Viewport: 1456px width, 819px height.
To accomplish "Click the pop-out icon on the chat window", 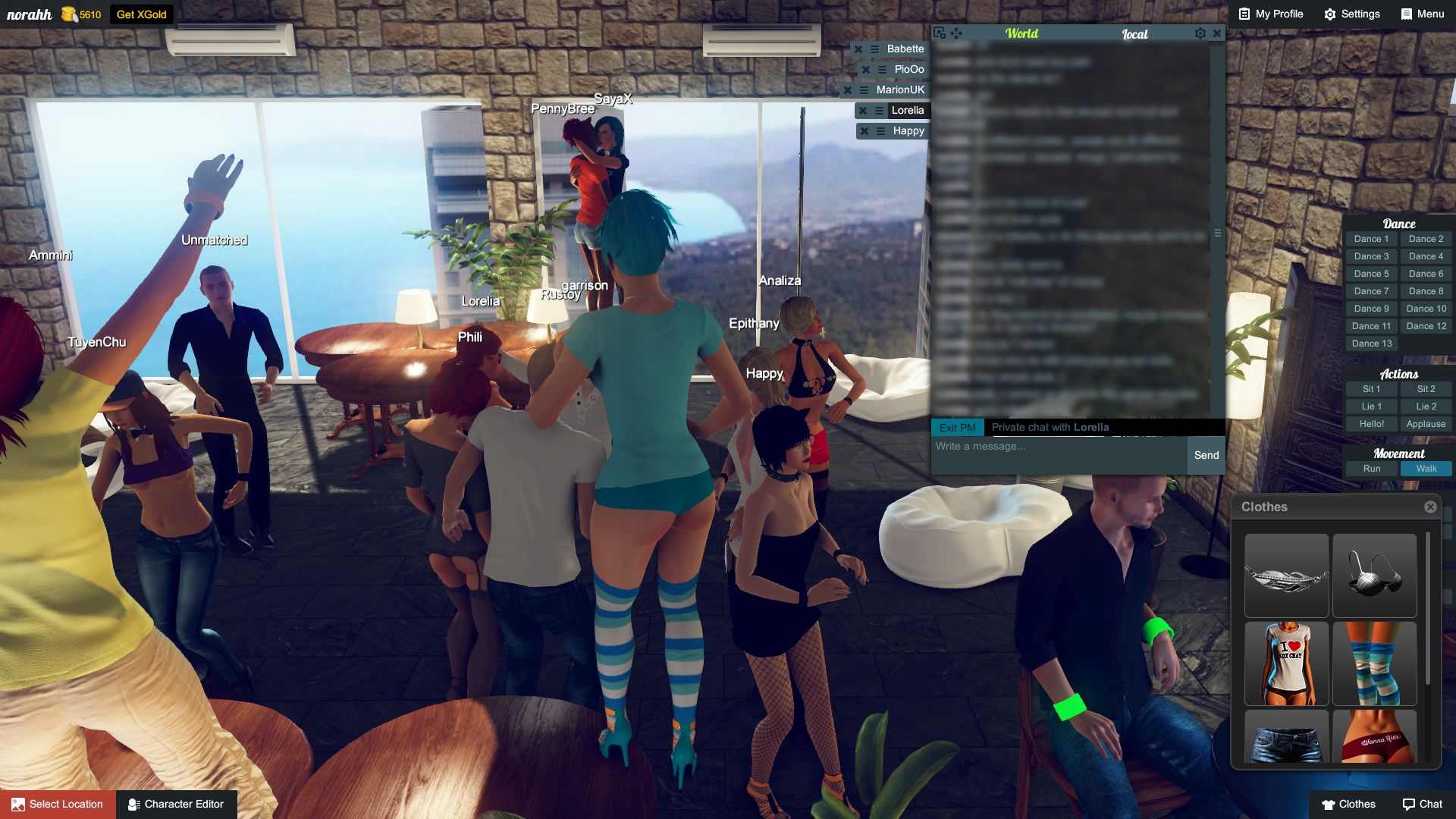I will pyautogui.click(x=940, y=33).
